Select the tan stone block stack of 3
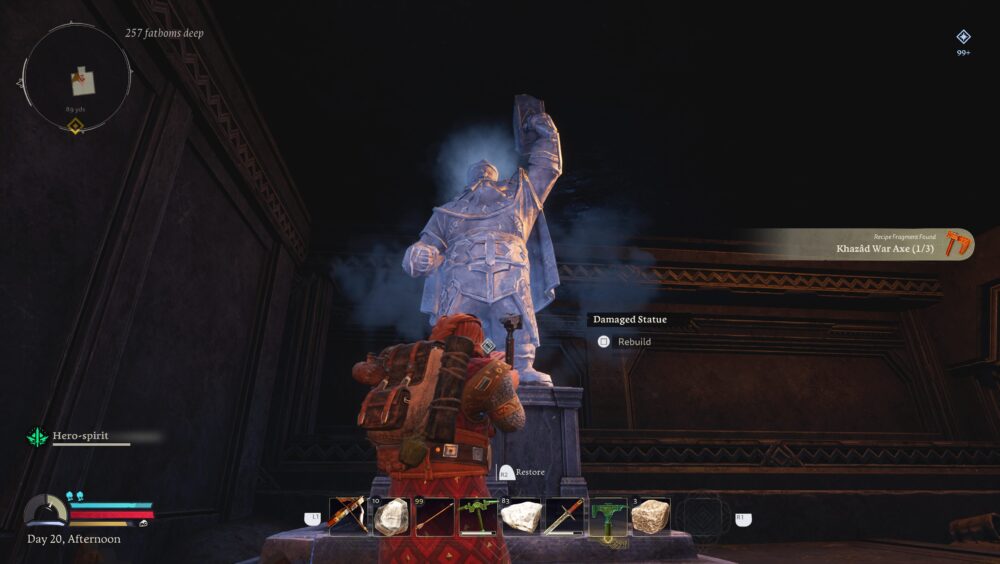The image size is (1000, 564). coord(650,517)
